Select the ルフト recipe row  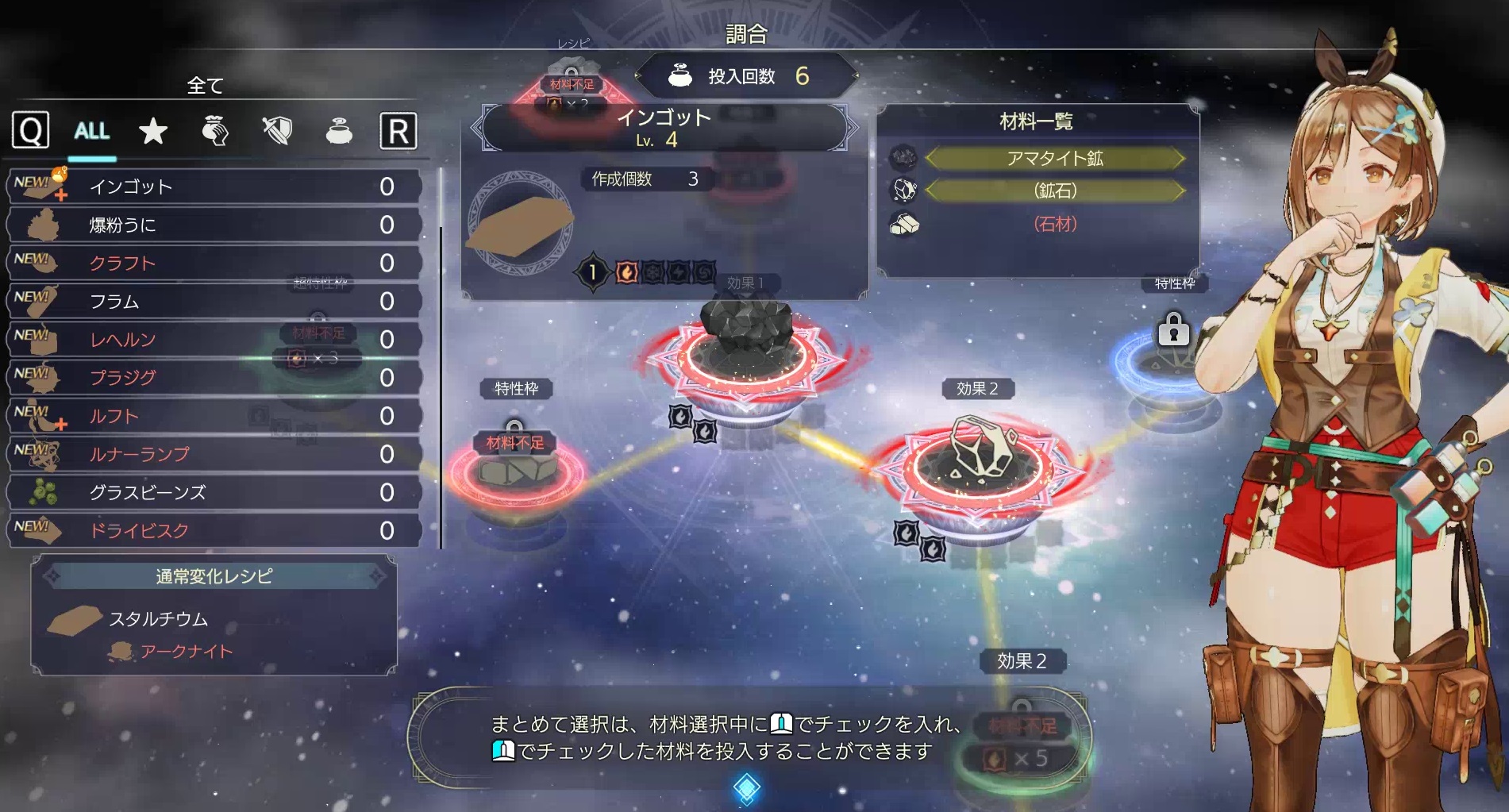tap(213, 416)
